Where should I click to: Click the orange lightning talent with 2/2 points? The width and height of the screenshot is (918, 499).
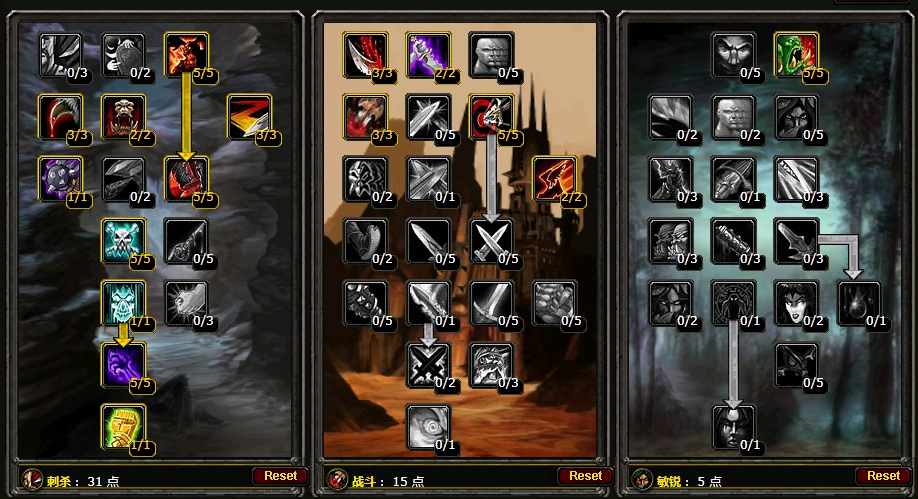point(553,178)
